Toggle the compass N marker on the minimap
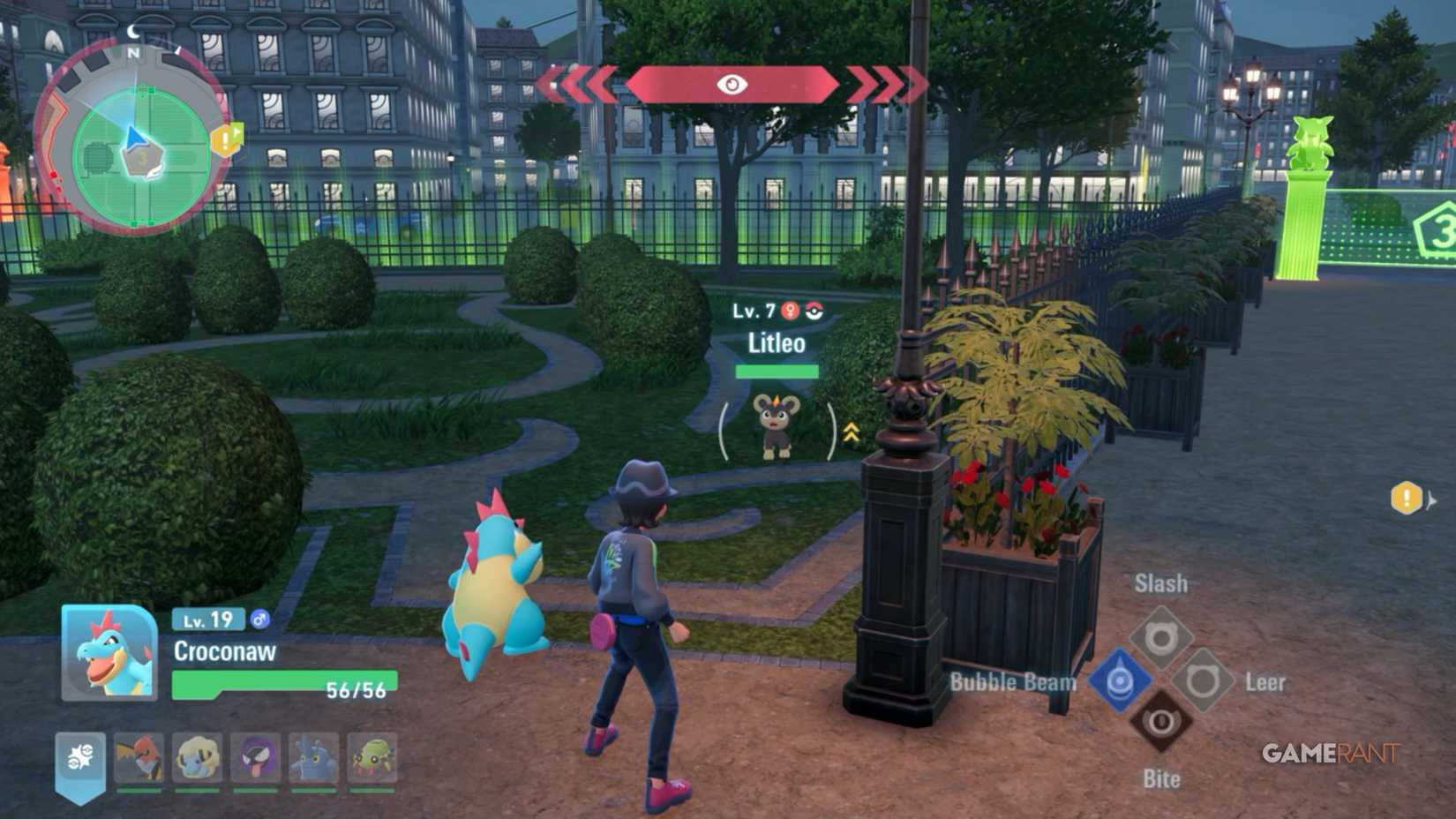 coord(134,54)
